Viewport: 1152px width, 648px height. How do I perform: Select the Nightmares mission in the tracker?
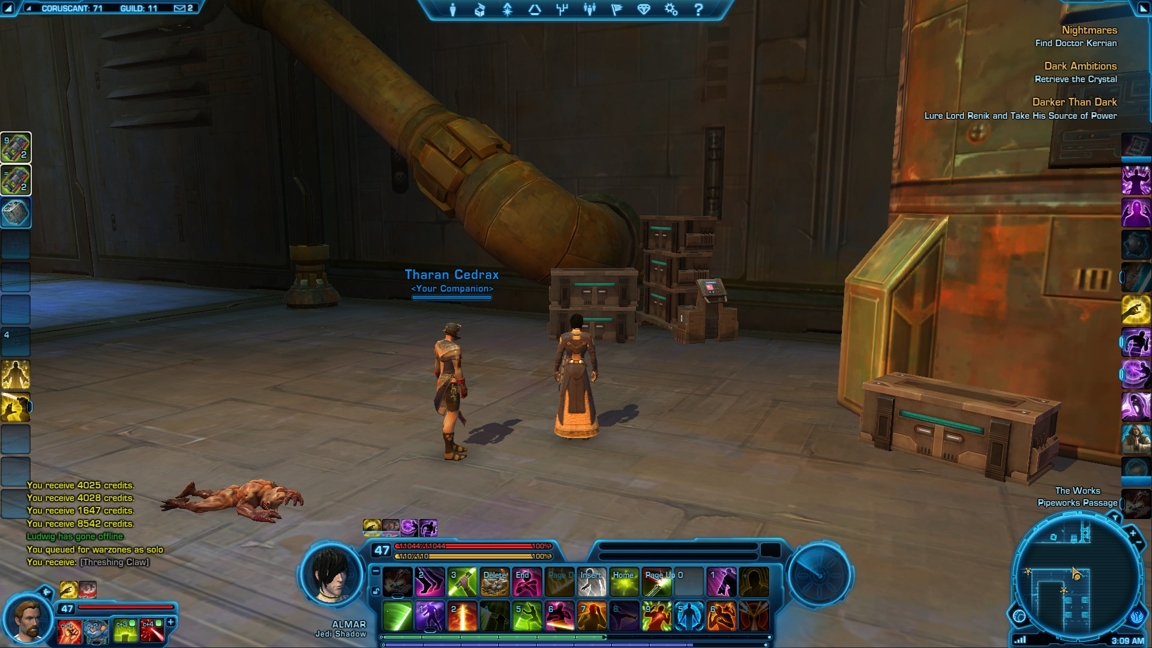pos(1089,31)
